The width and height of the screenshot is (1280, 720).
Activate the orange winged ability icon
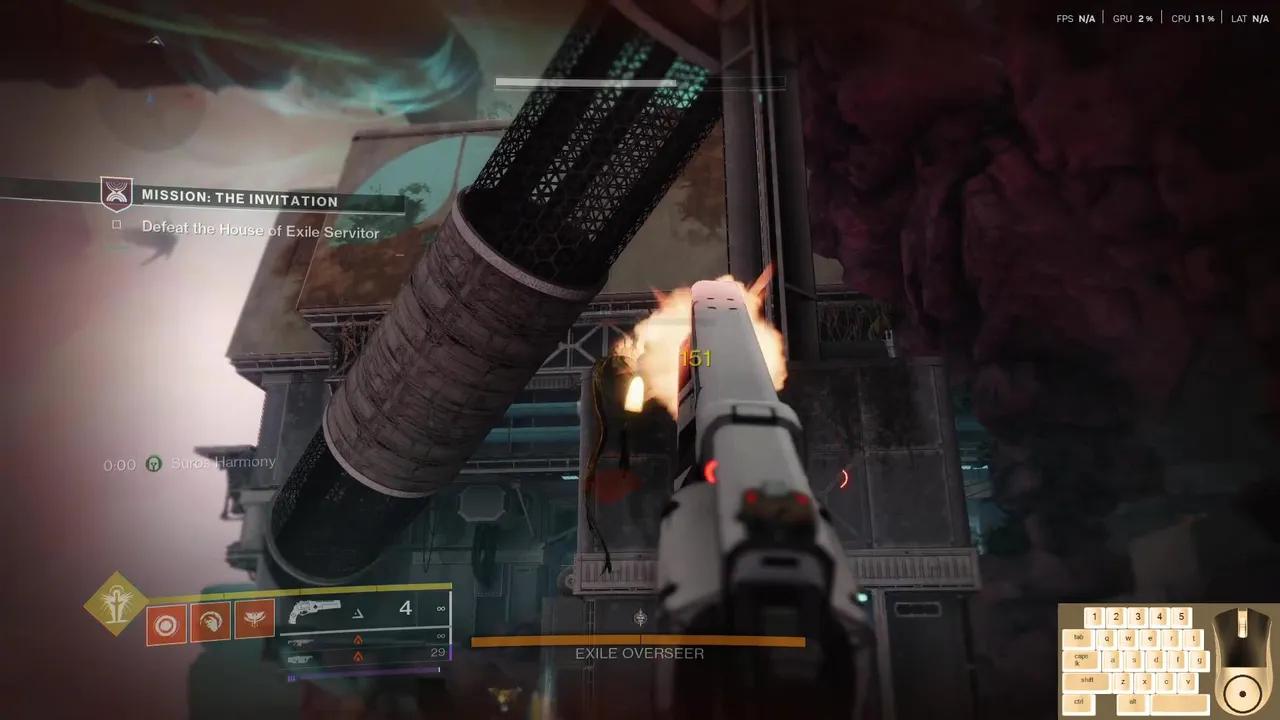(255, 620)
